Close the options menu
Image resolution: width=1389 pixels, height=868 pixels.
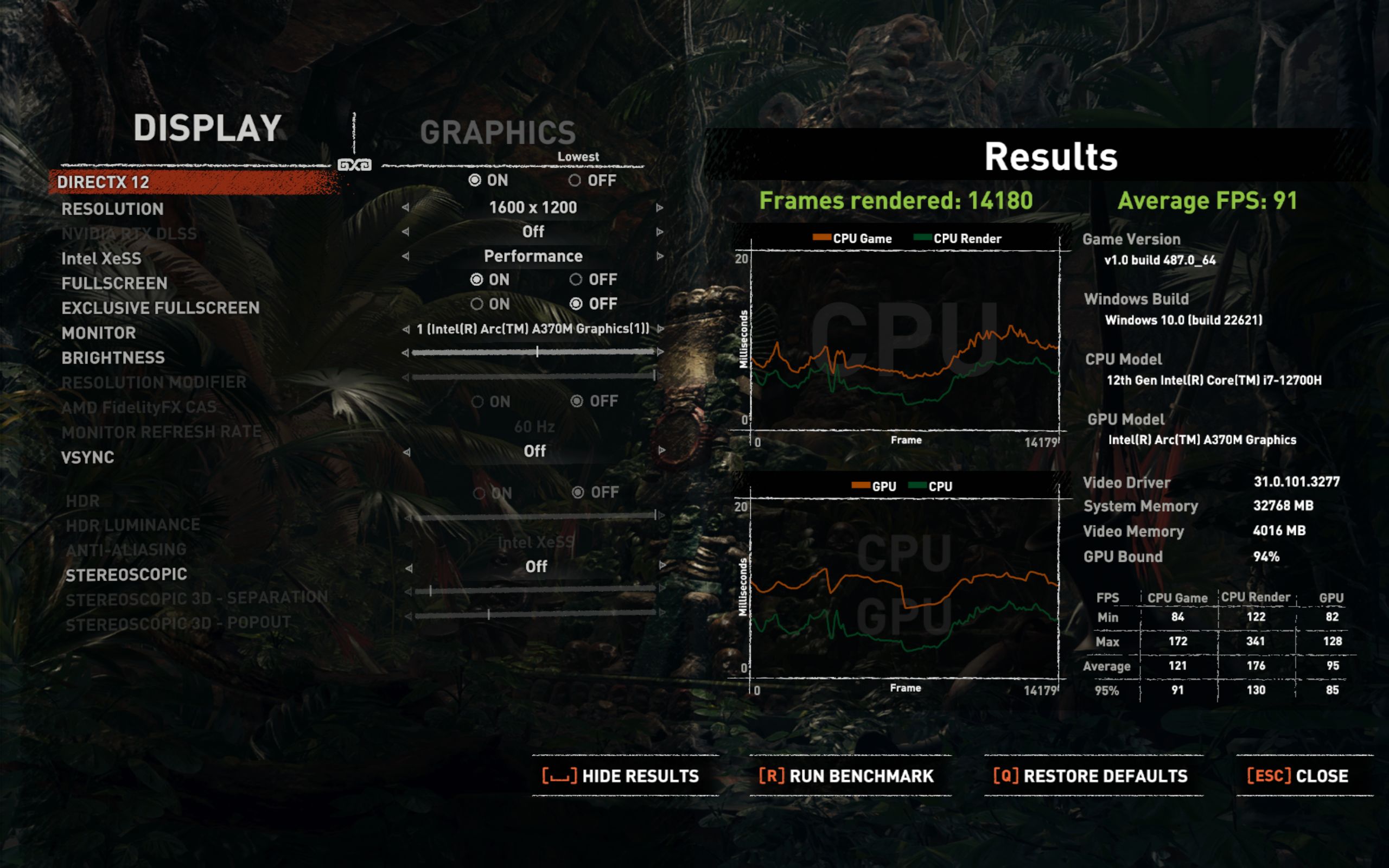click(1298, 776)
